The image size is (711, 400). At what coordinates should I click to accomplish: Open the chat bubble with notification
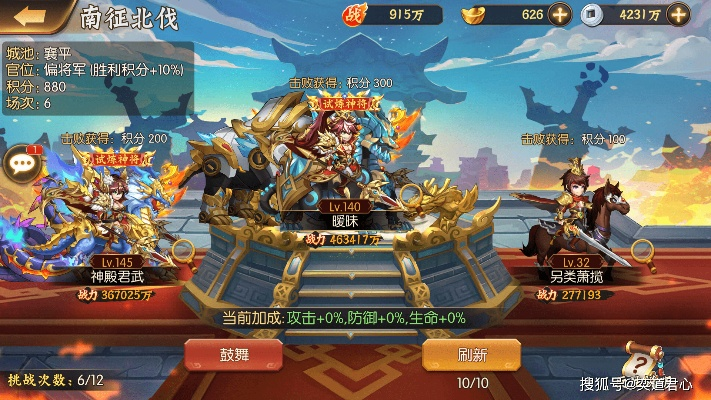click(x=20, y=165)
